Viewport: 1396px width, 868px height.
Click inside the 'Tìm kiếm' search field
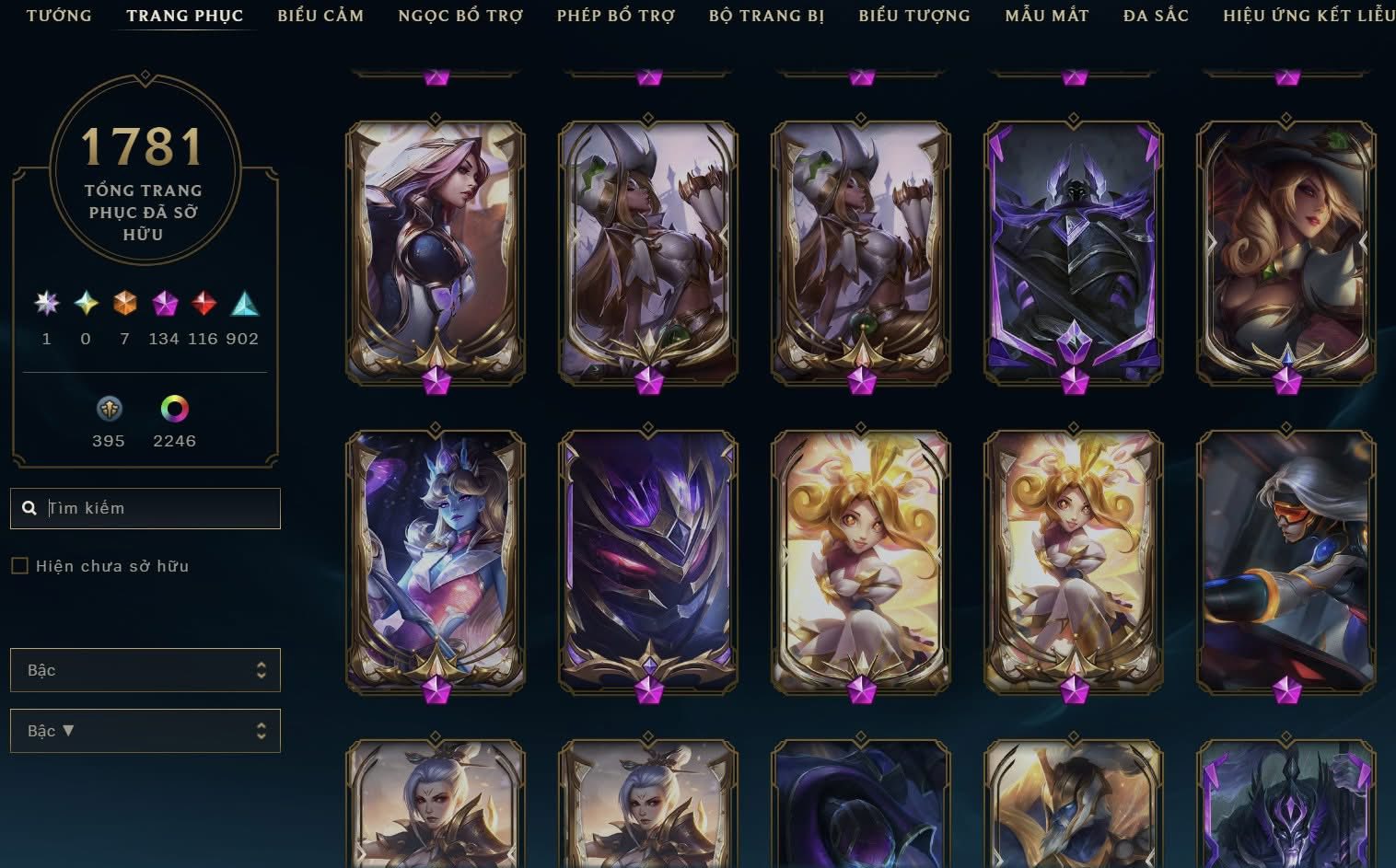point(145,507)
